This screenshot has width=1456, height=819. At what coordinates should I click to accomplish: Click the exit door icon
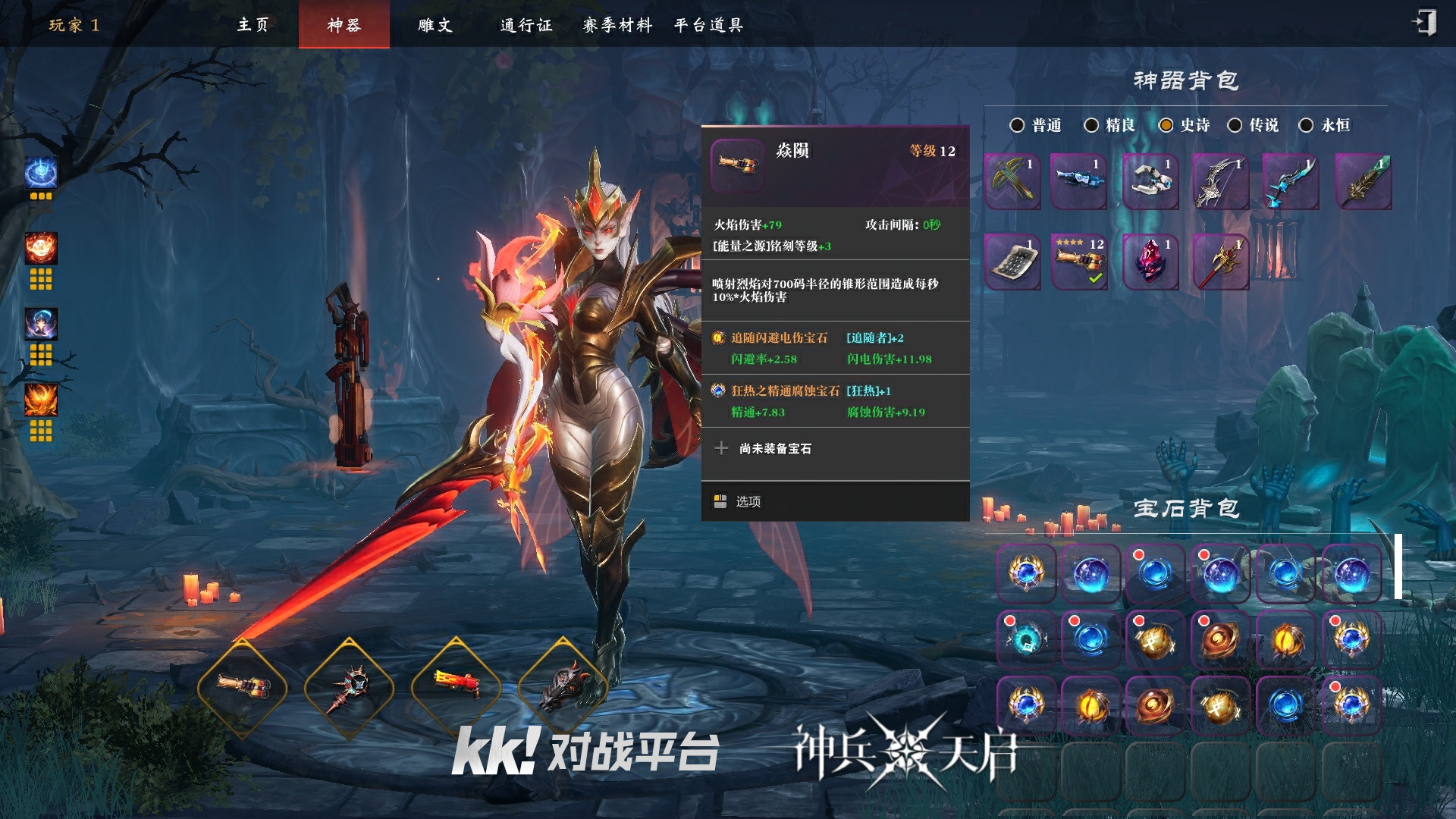[x=1424, y=23]
